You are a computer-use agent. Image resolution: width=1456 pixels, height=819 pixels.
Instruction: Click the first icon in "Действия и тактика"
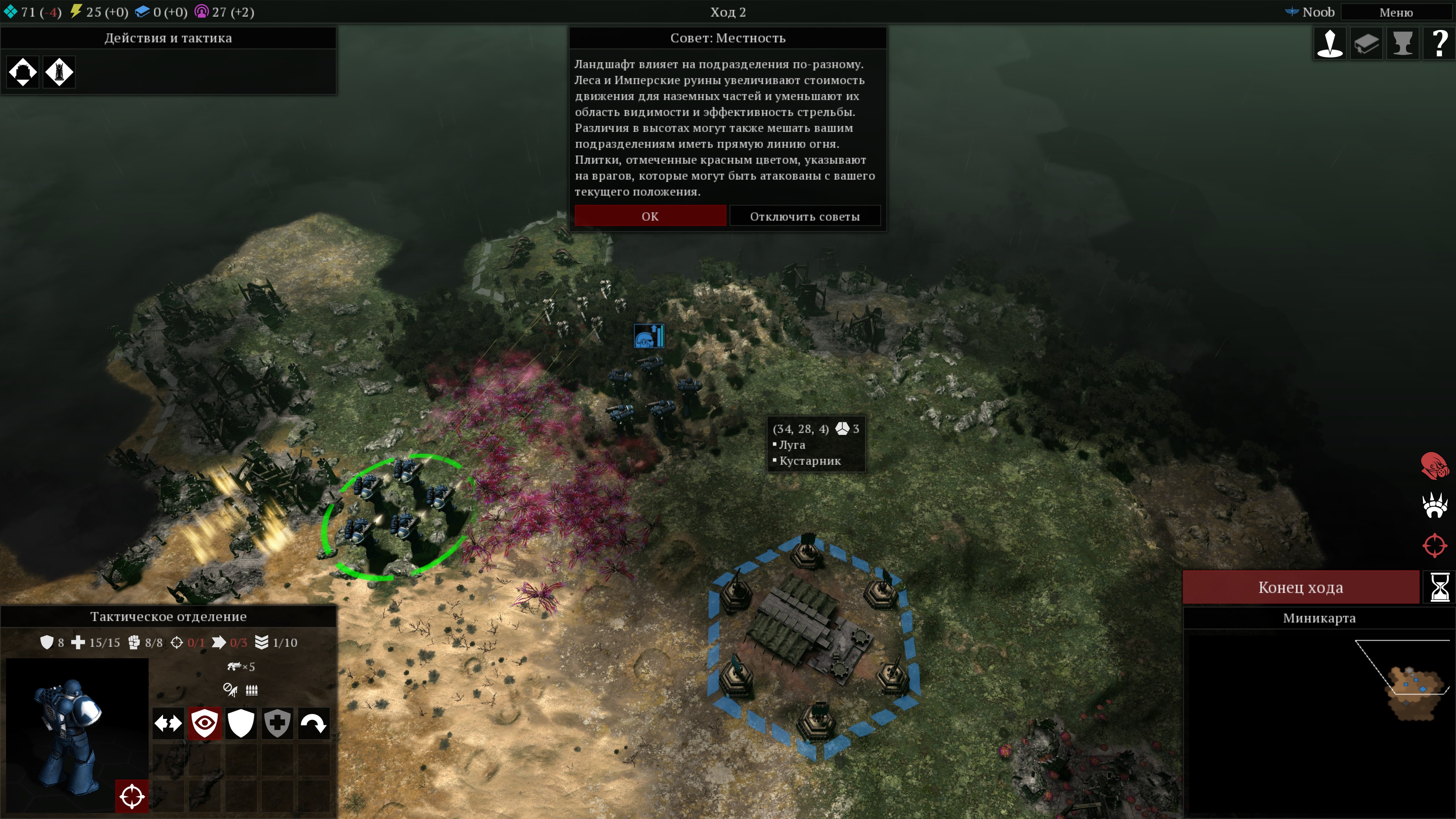pos(23,72)
